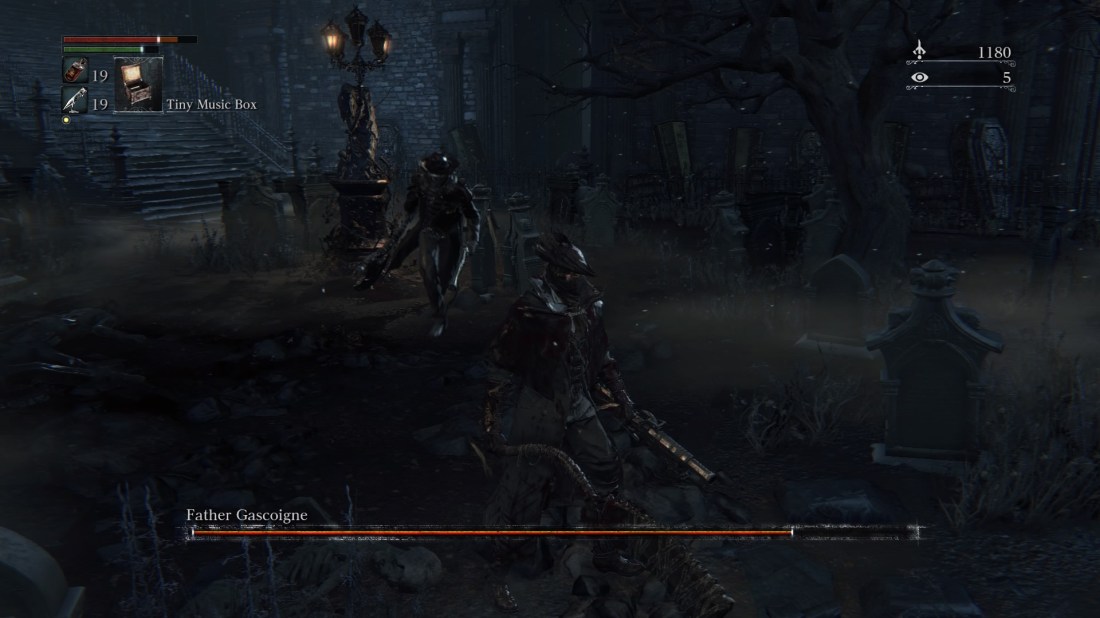
Task: Click the Insight eye icon
Action: (x=920, y=77)
